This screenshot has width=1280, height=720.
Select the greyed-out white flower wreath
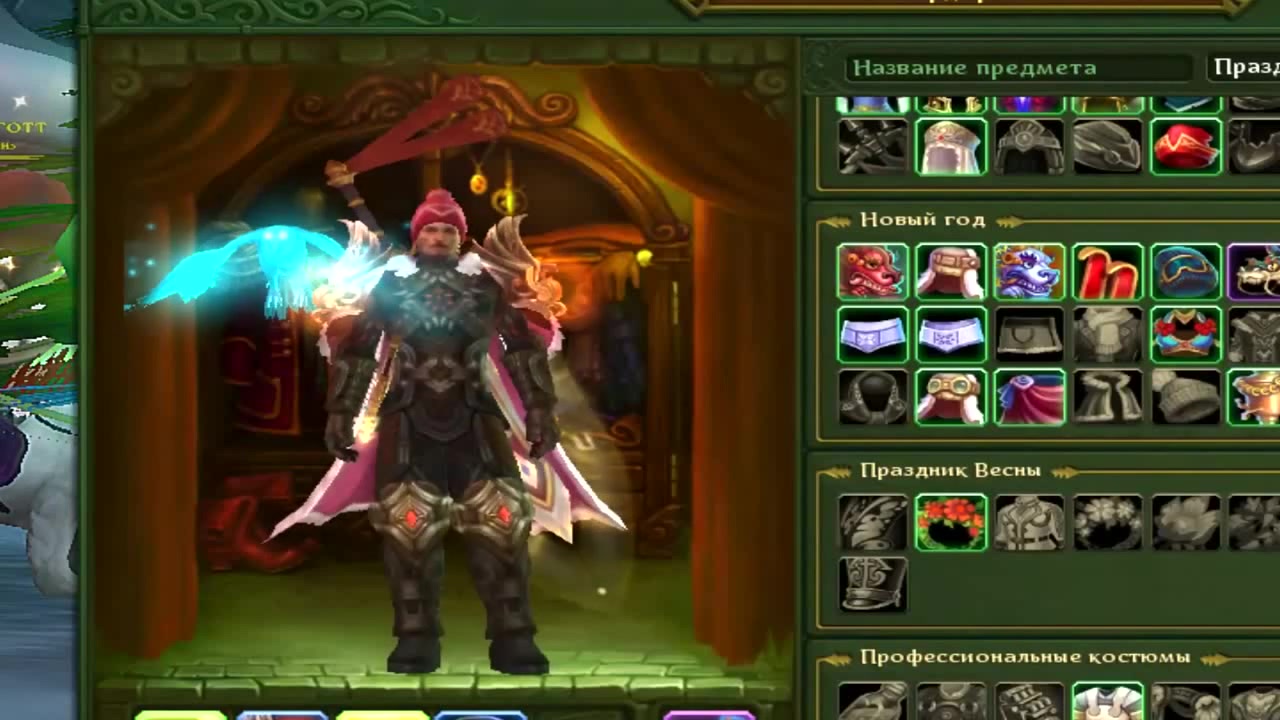tap(1107, 522)
